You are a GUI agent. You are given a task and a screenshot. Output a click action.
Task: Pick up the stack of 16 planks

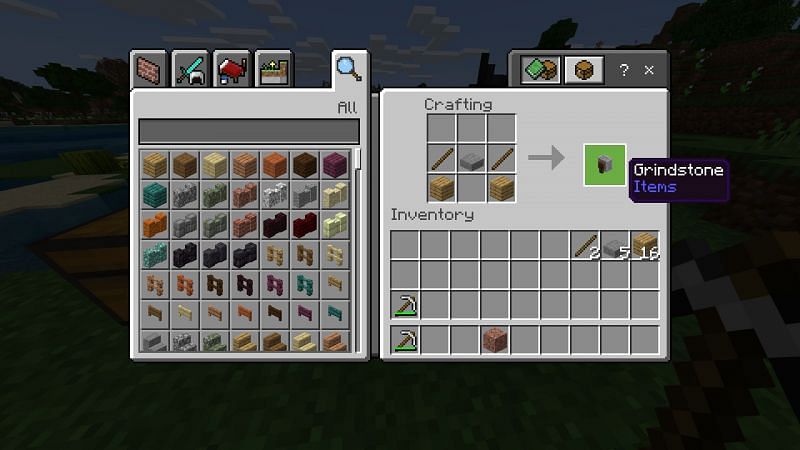point(645,245)
